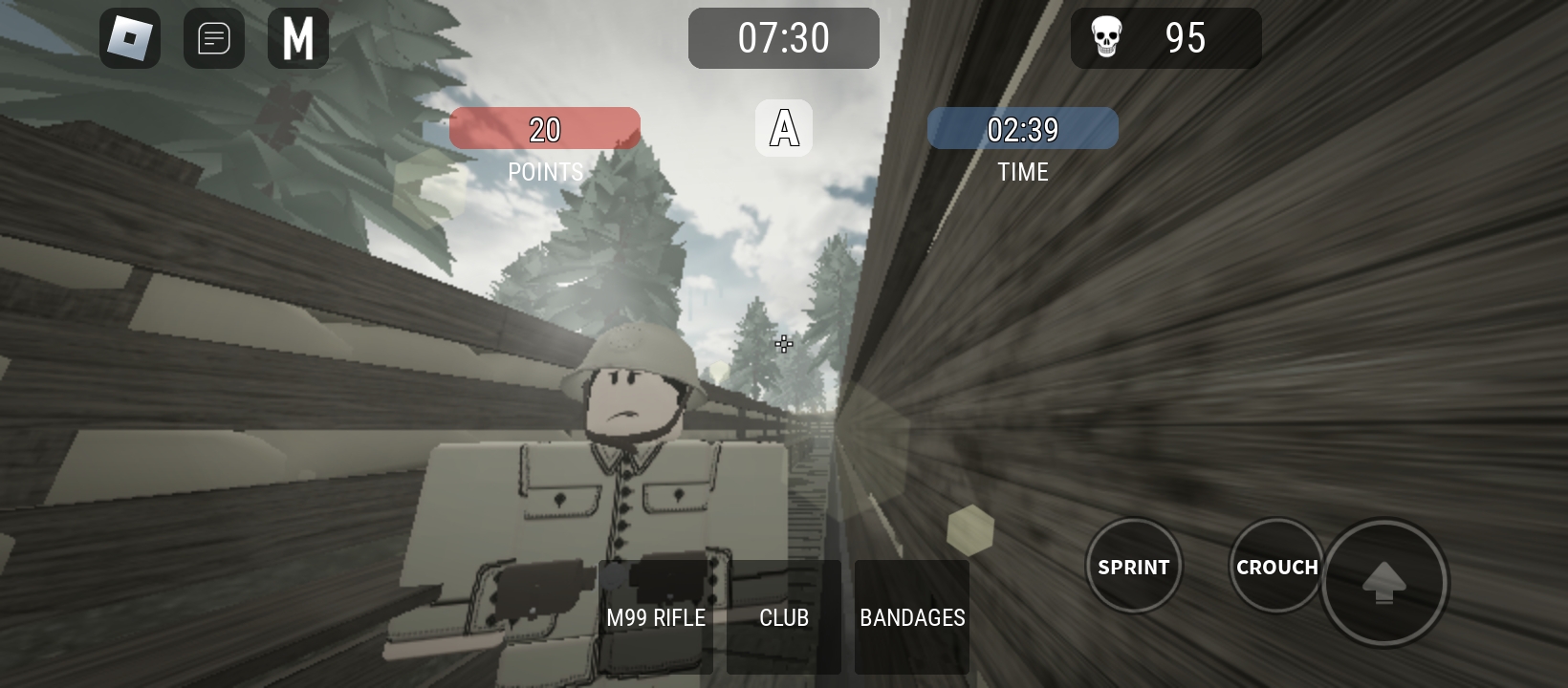
Task: Select the Club hotbar slot
Action: pyautogui.click(x=784, y=617)
